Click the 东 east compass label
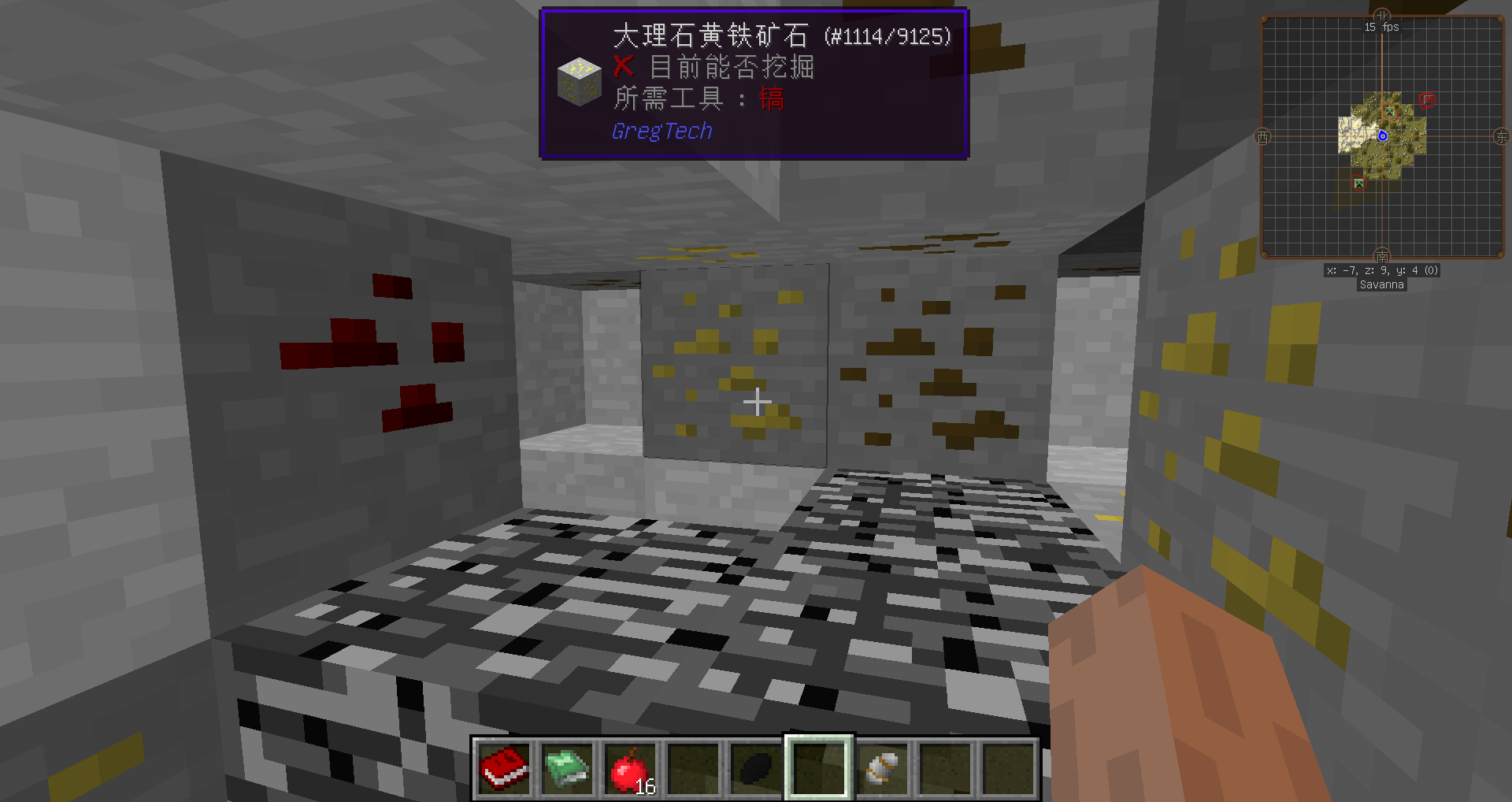The image size is (1512, 802). click(1502, 136)
